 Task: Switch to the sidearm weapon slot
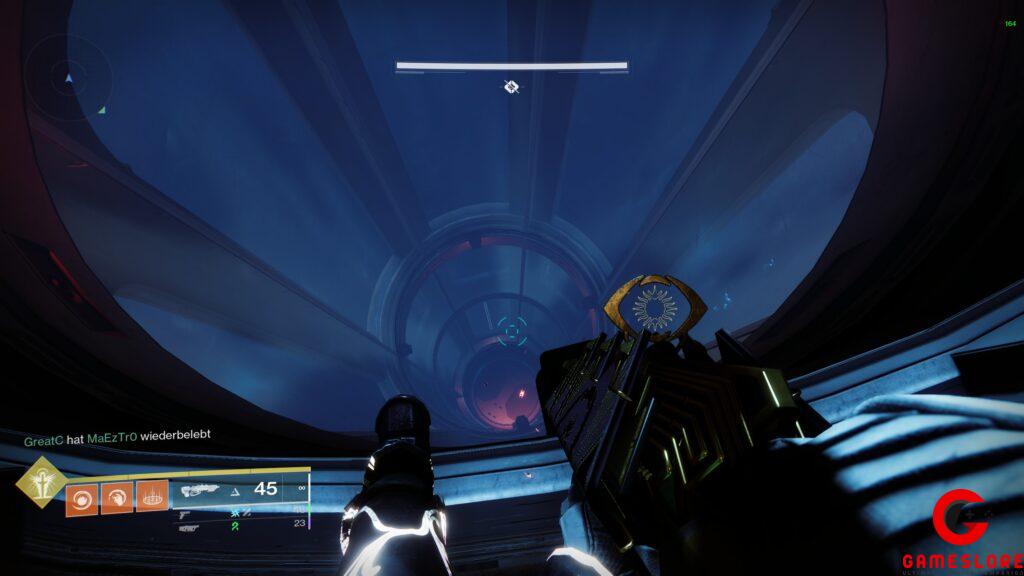tap(186, 515)
